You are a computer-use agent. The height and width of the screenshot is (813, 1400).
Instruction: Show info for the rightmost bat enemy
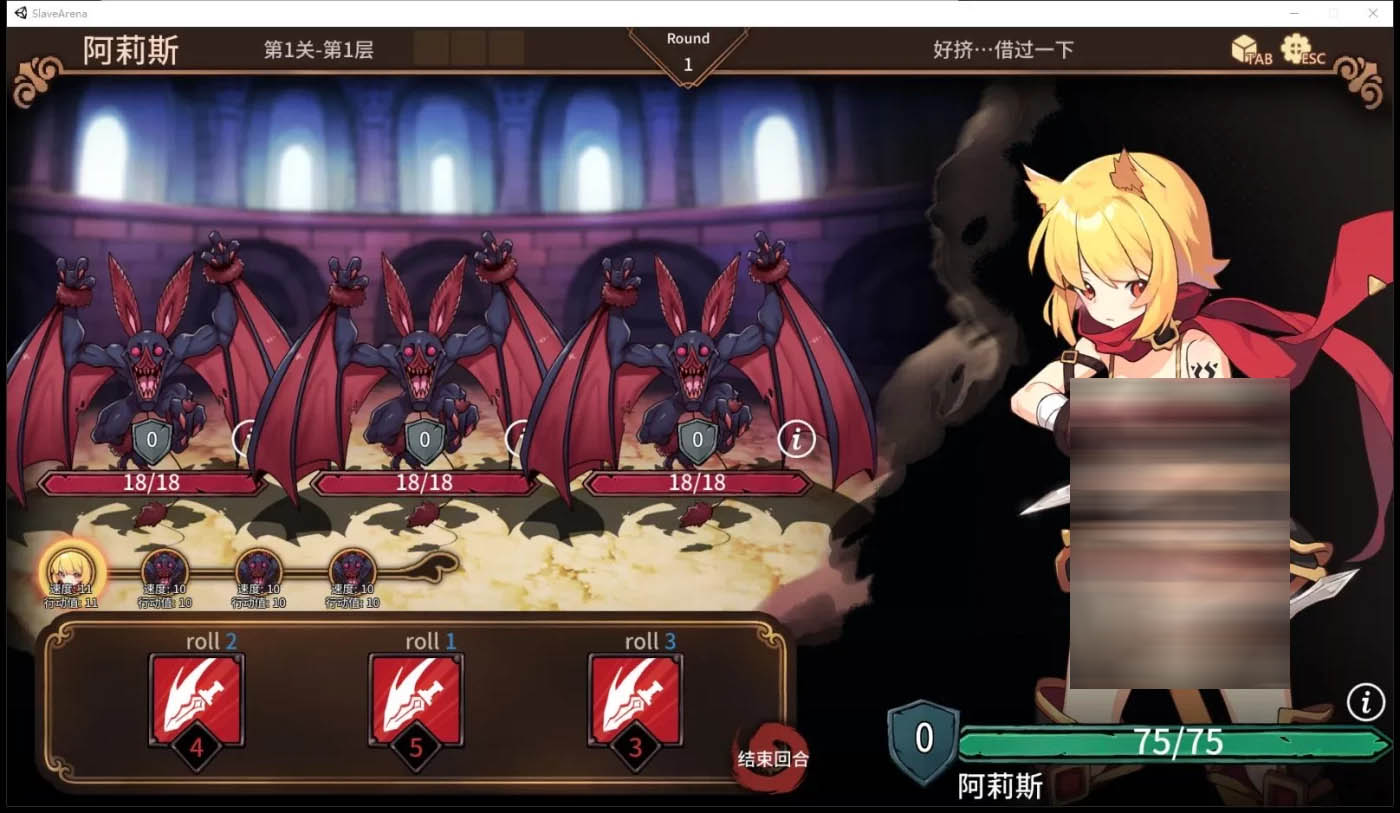click(x=796, y=438)
